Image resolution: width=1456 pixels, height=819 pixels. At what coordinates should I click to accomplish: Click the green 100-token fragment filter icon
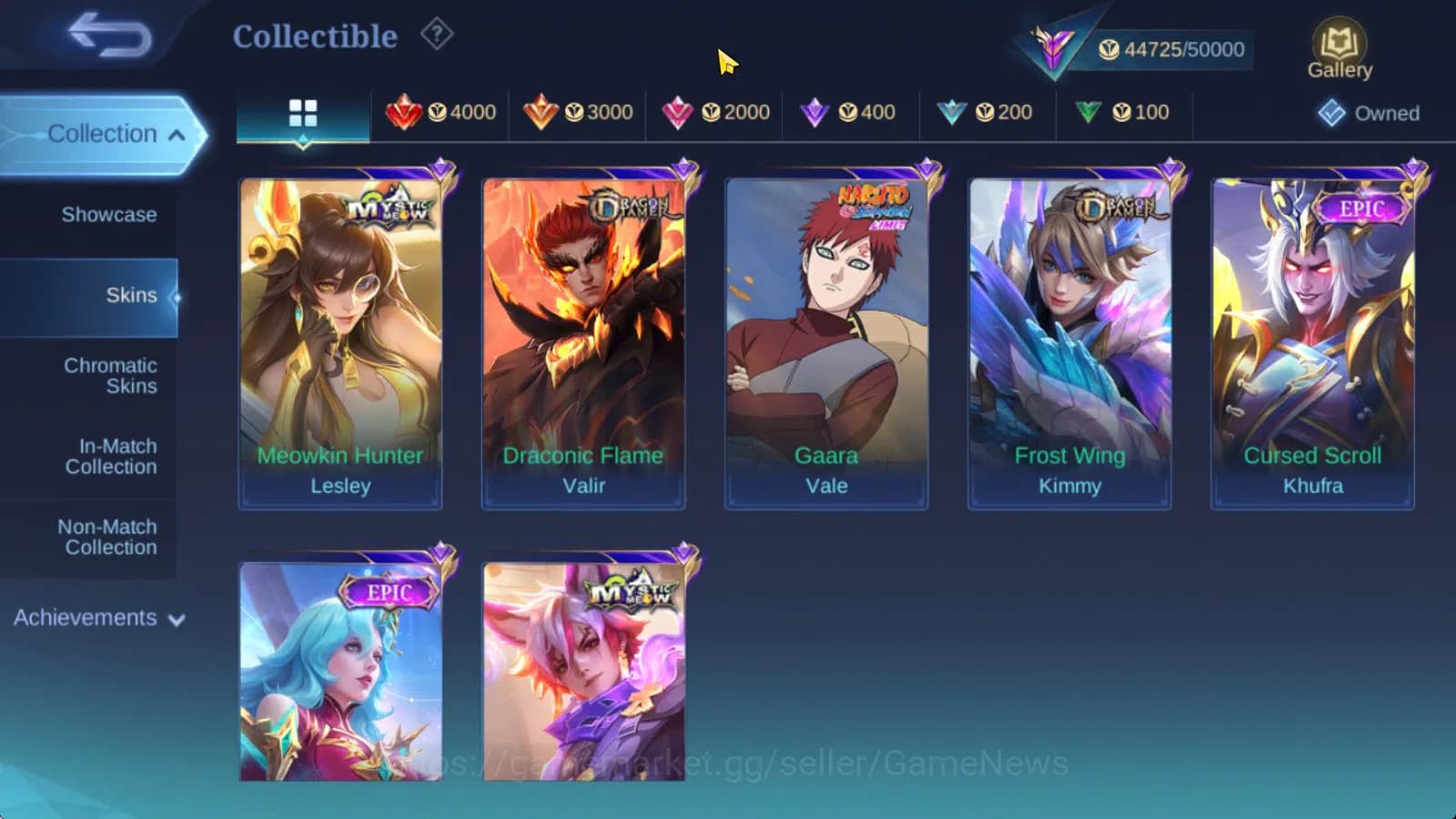[1088, 112]
